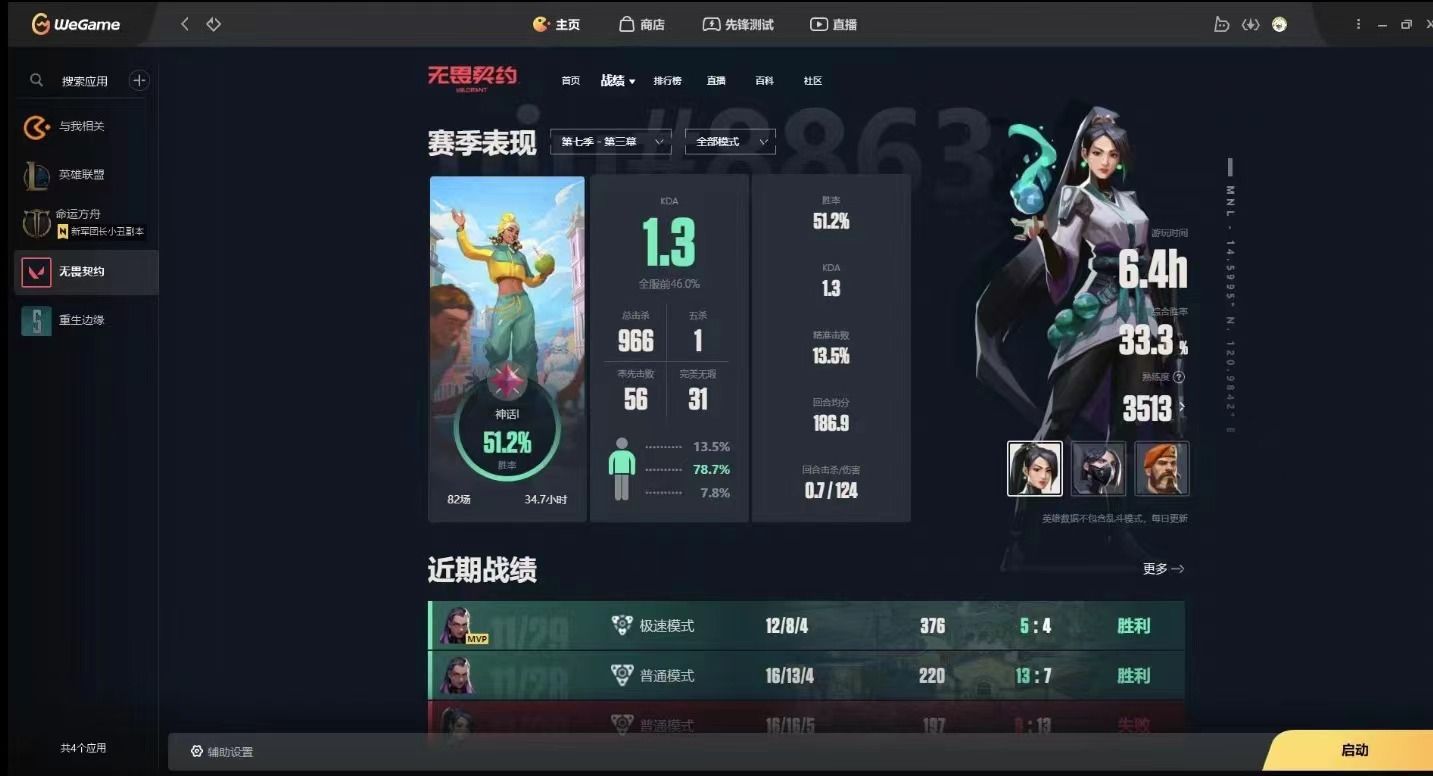Click the user avatar in the title bar
The height and width of the screenshot is (776, 1433).
1280,24
